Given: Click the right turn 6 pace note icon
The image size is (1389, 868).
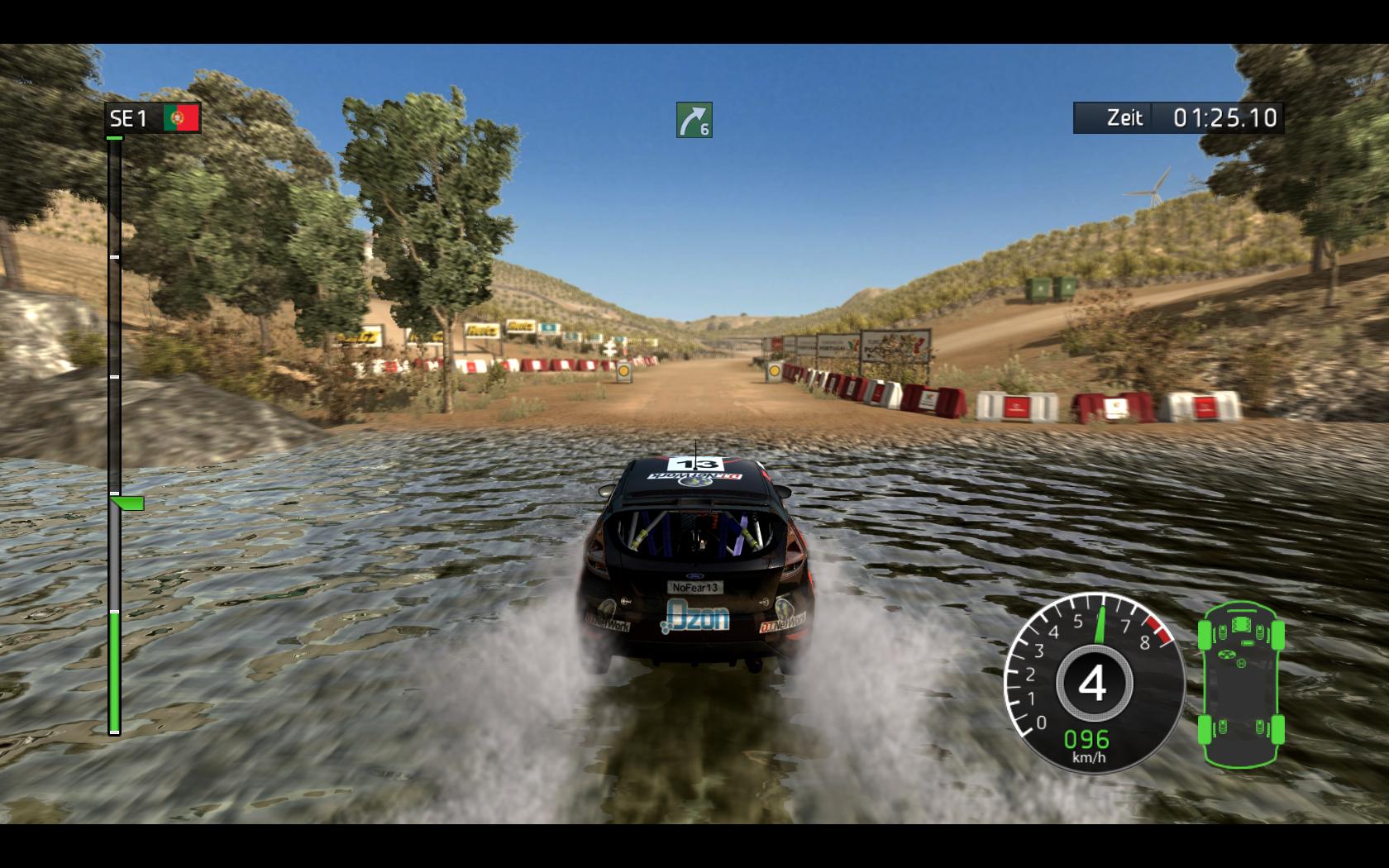Looking at the screenshot, I should click(694, 120).
